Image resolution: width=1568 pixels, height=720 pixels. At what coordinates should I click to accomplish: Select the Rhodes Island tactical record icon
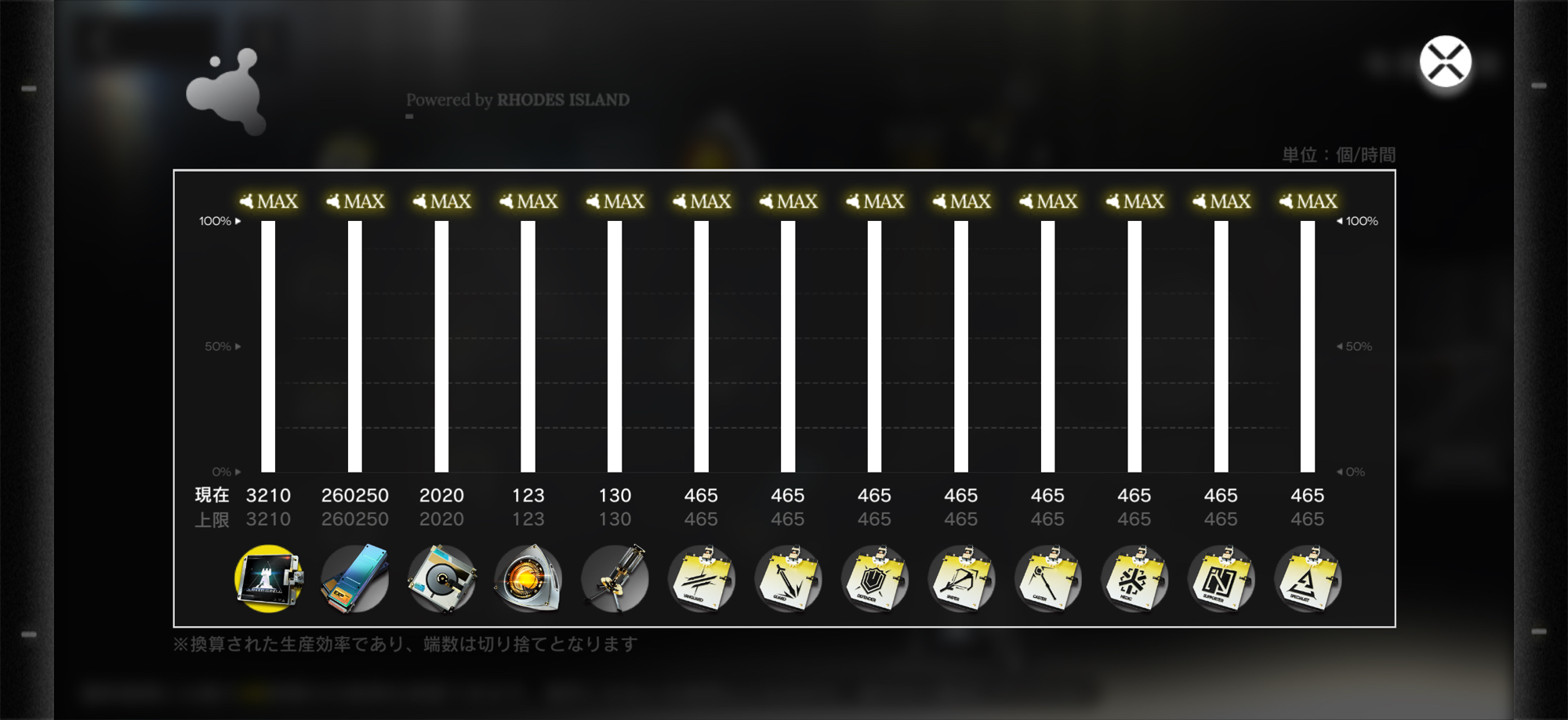[268, 579]
